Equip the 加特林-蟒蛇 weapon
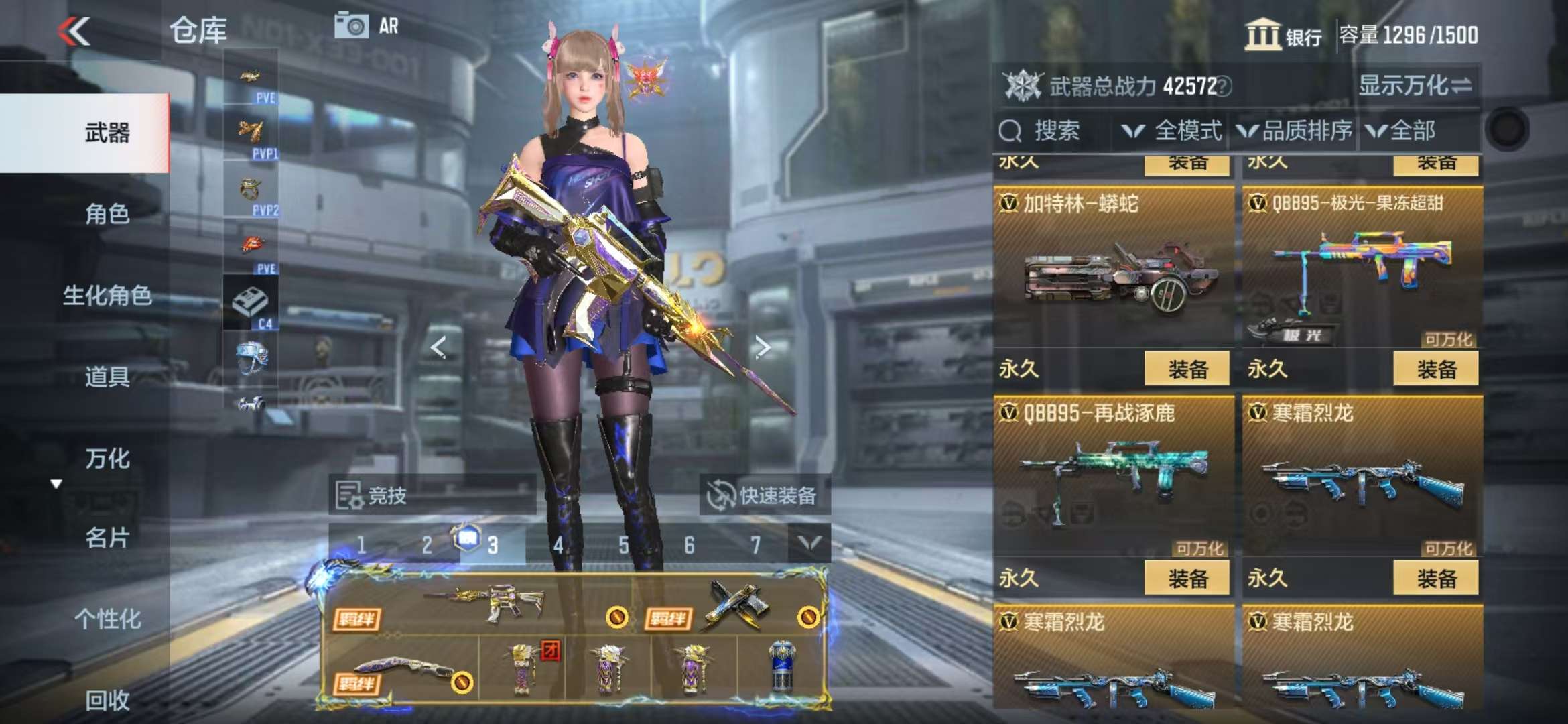 click(x=1187, y=369)
